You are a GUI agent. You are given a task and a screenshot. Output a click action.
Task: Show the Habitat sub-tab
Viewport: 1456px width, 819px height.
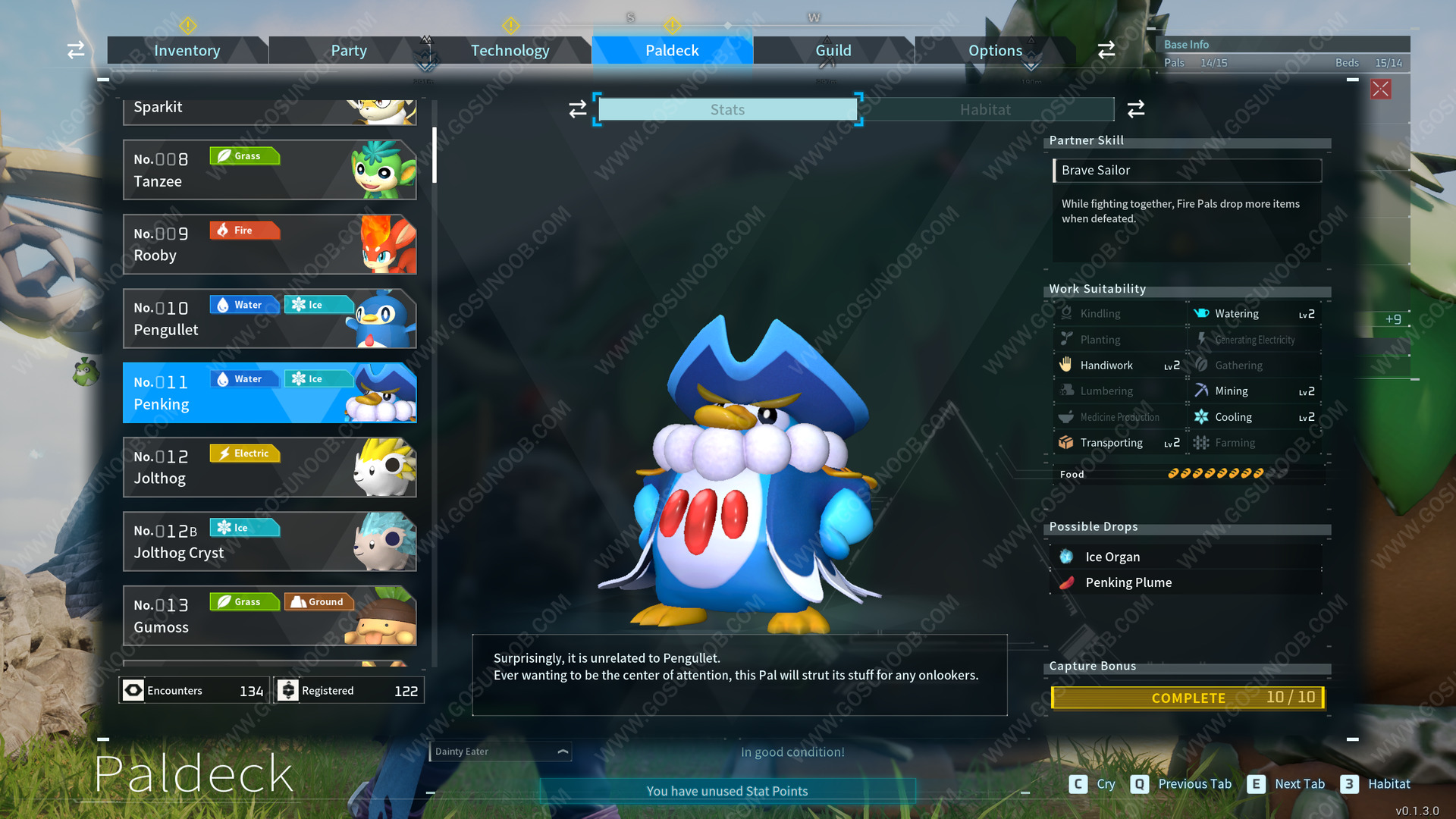pos(984,110)
